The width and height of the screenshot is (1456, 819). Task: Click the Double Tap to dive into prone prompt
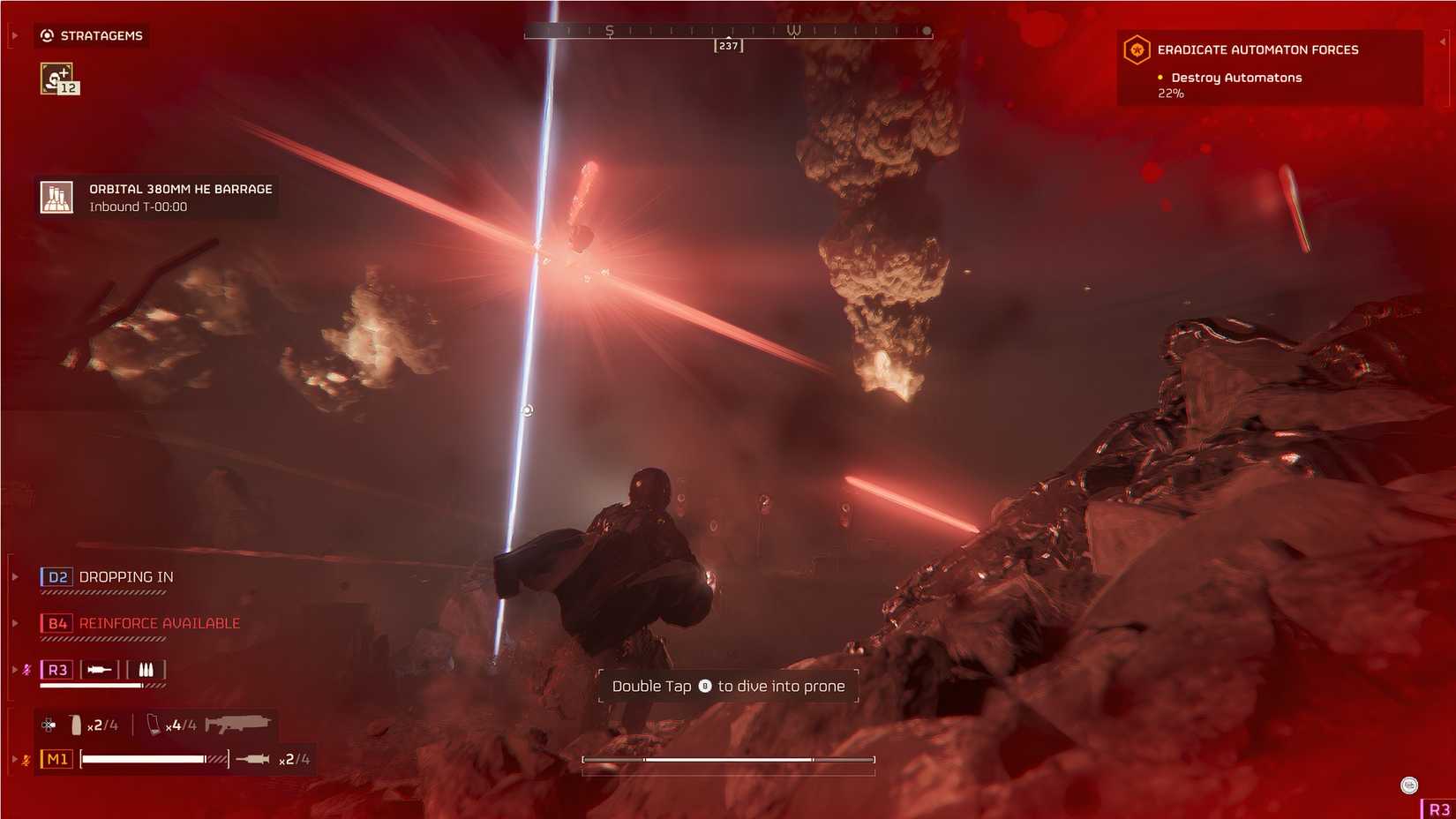click(725, 686)
